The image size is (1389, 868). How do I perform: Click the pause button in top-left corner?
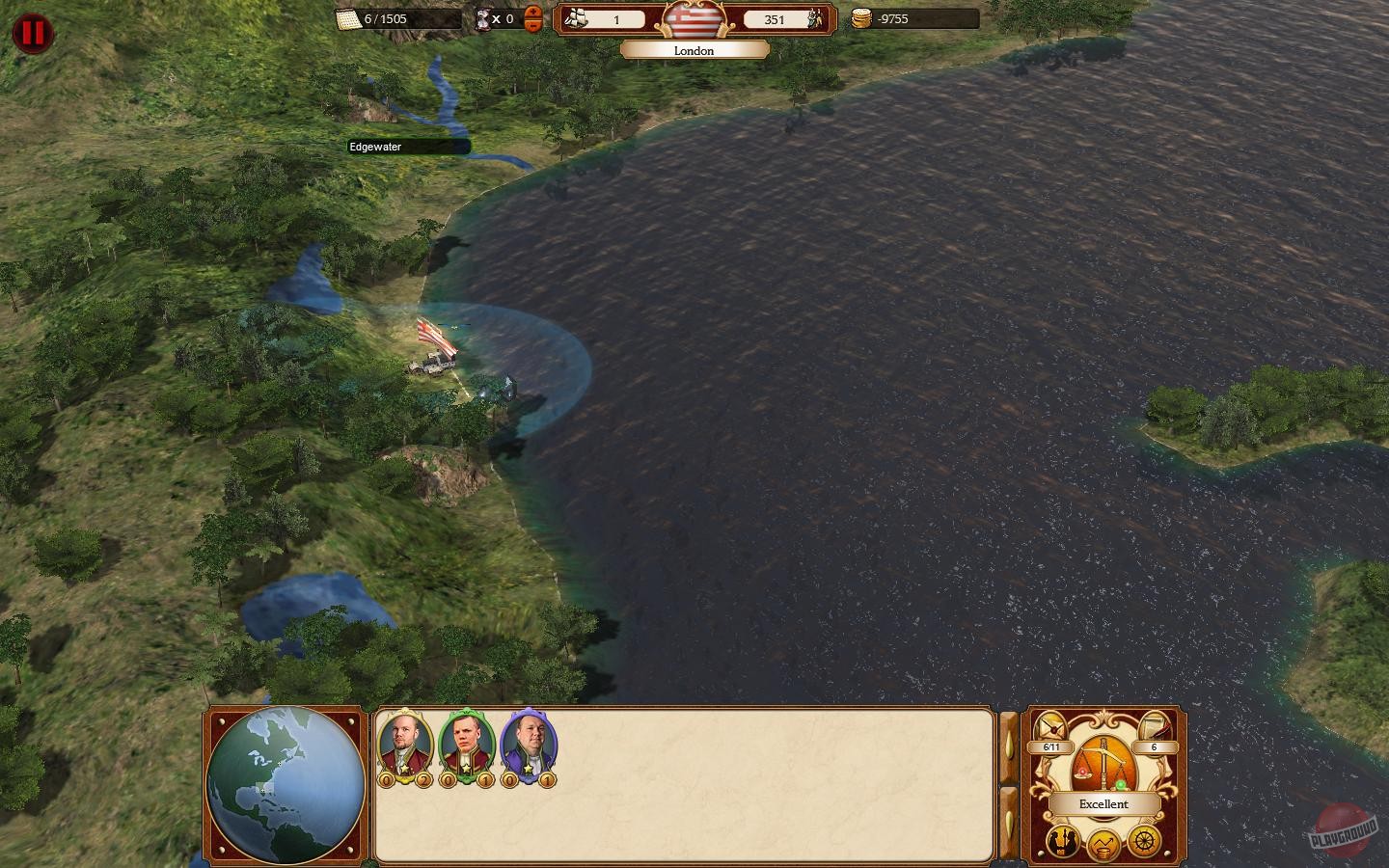(x=32, y=34)
